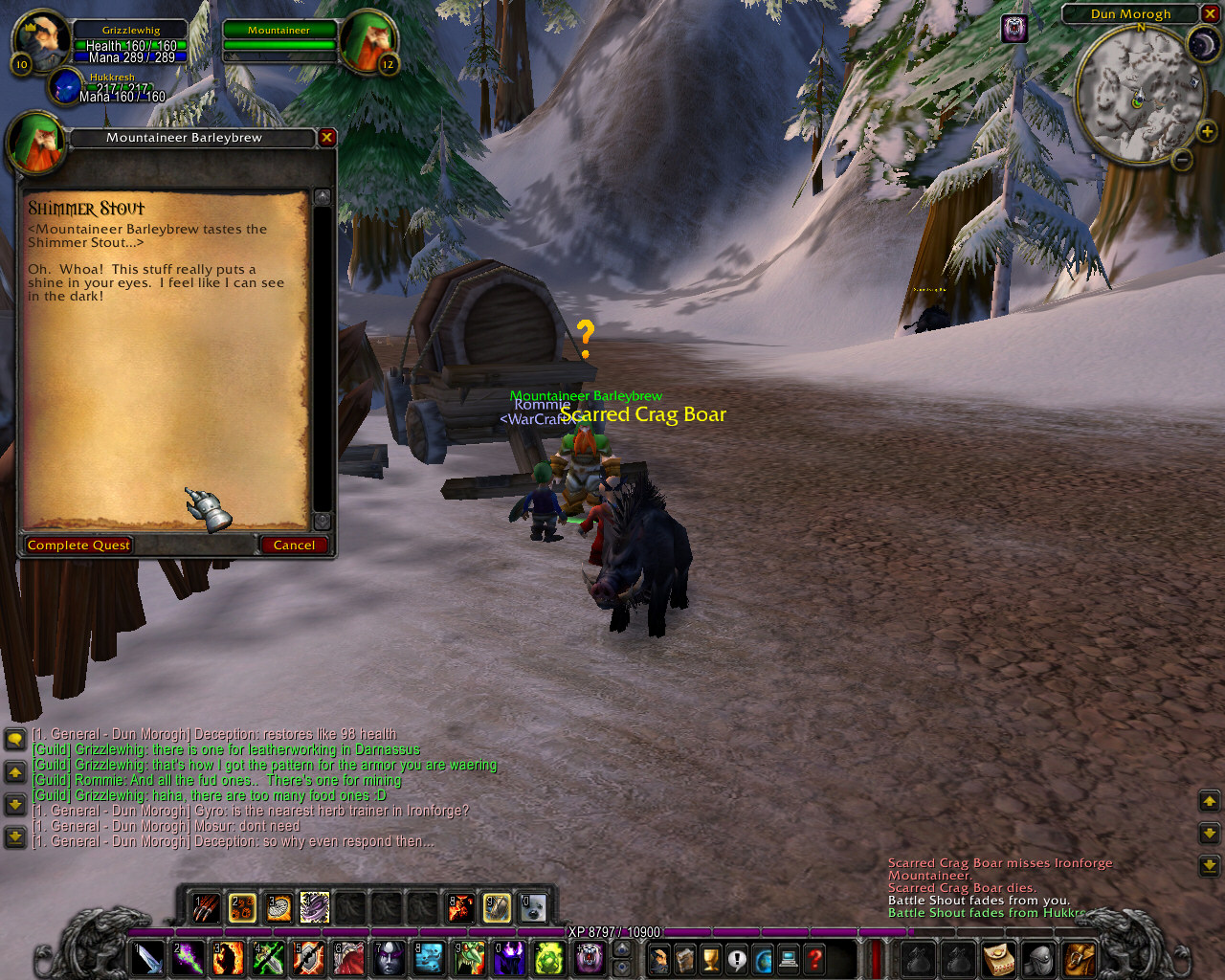Image resolution: width=1225 pixels, height=980 pixels.
Task: Click the minimap zoom-in plus button
Action: (1206, 132)
